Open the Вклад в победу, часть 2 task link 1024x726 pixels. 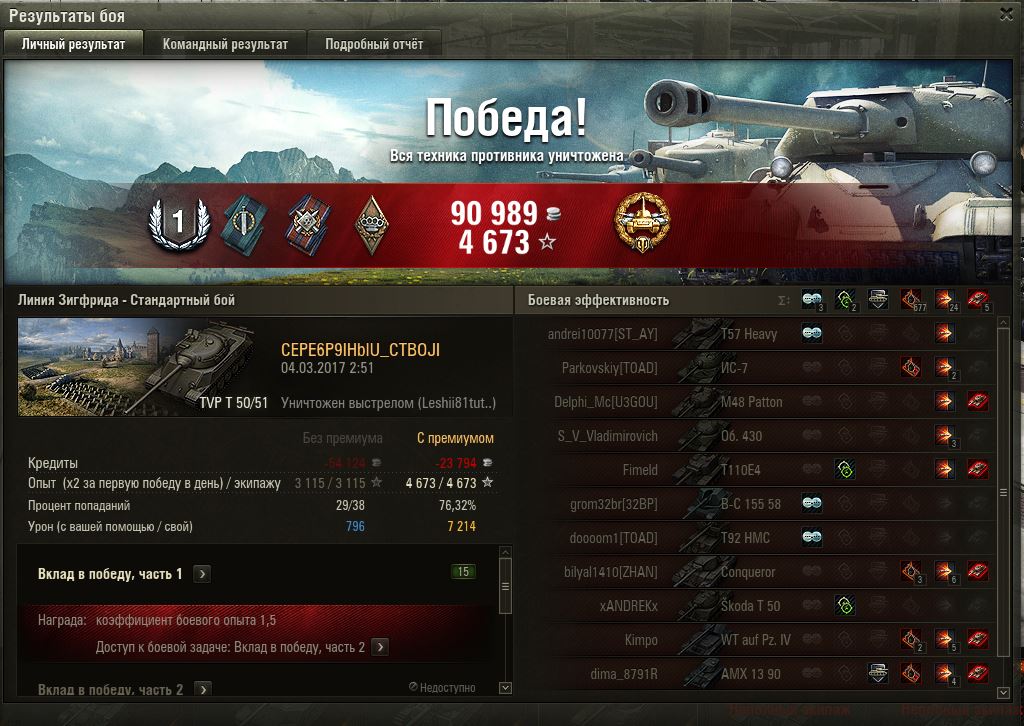[x=380, y=647]
